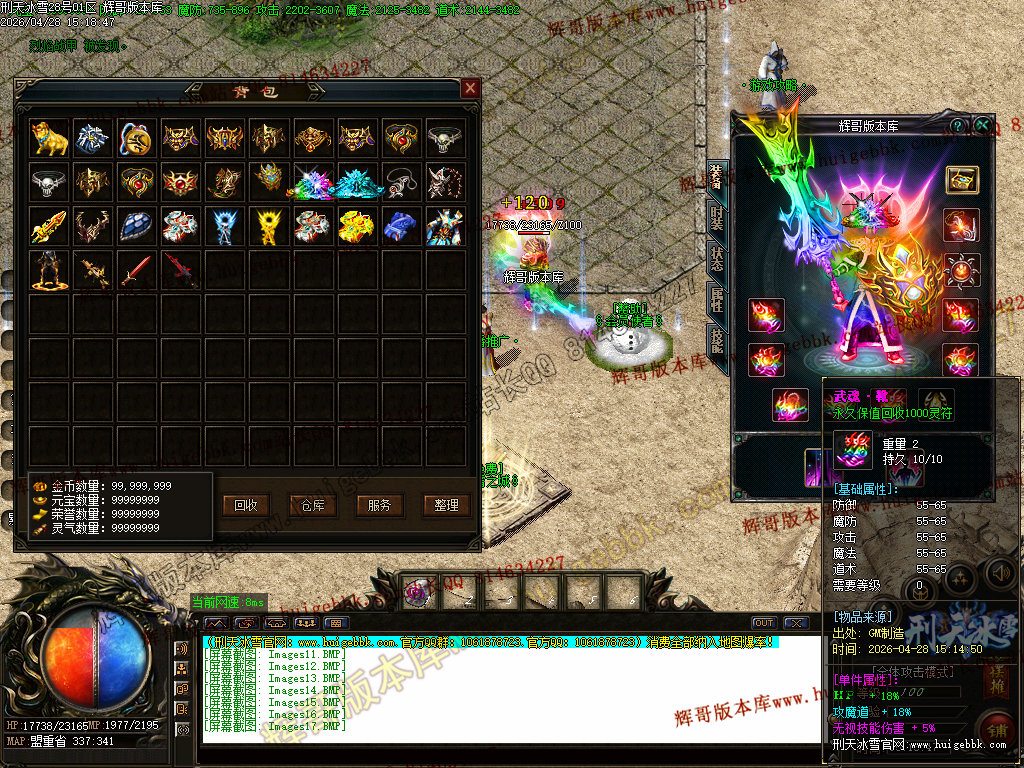Screen dimensions: 1024x768
Task: Open the 仓库 warehouse
Action: point(313,505)
